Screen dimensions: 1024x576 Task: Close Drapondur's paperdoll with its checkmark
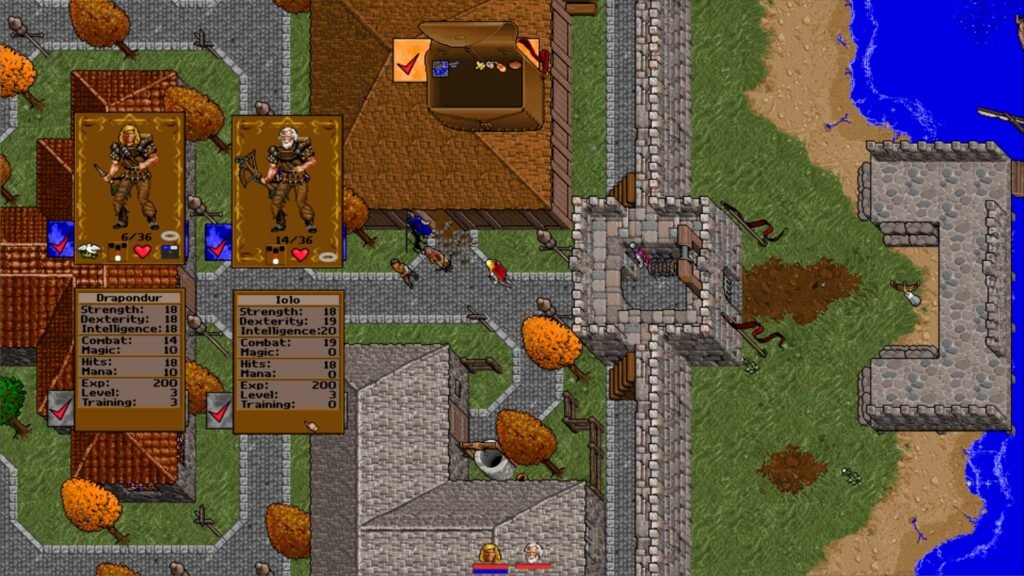click(60, 241)
